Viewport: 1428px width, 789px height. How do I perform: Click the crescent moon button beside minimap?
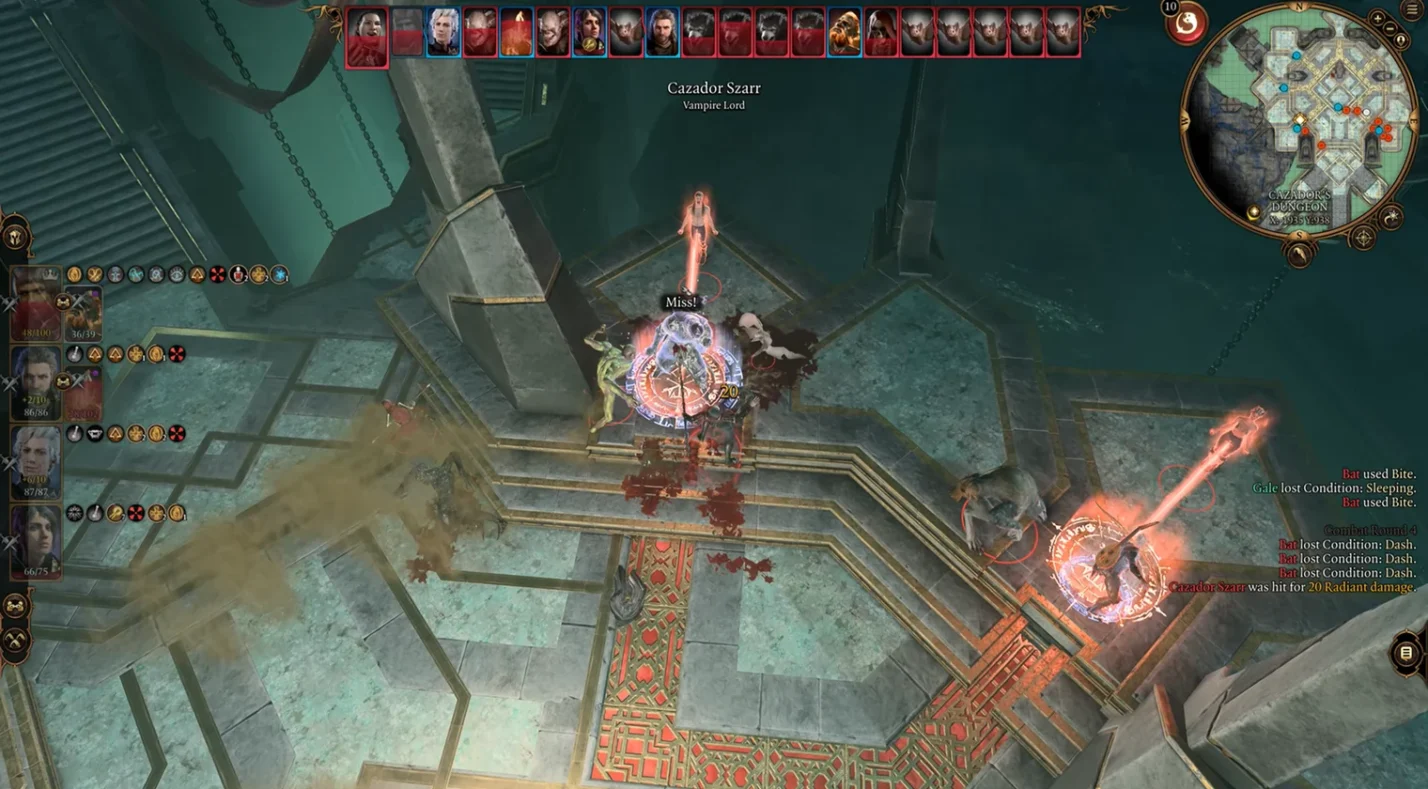[x=1390, y=216]
